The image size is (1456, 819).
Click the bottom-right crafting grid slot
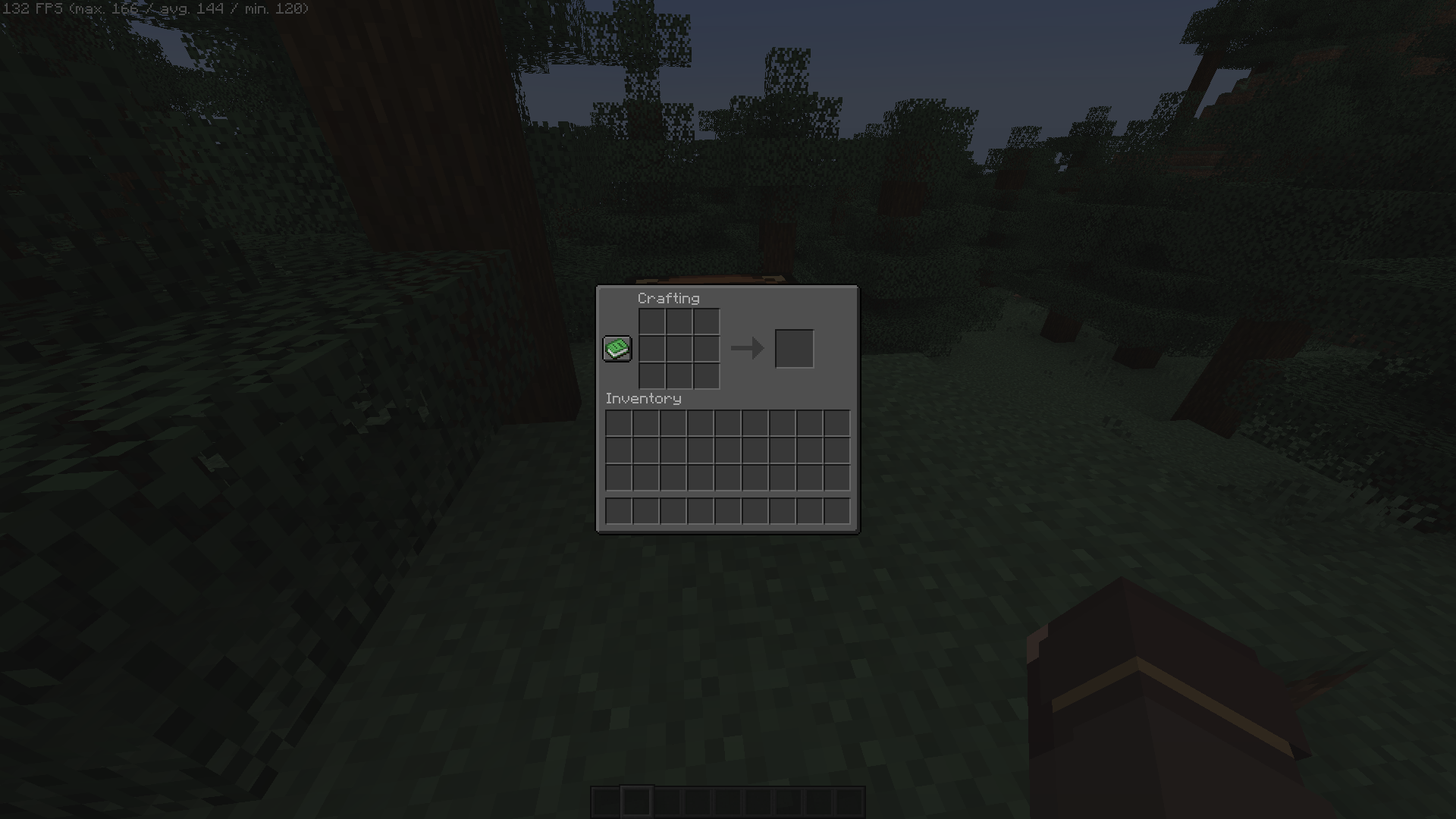click(705, 375)
